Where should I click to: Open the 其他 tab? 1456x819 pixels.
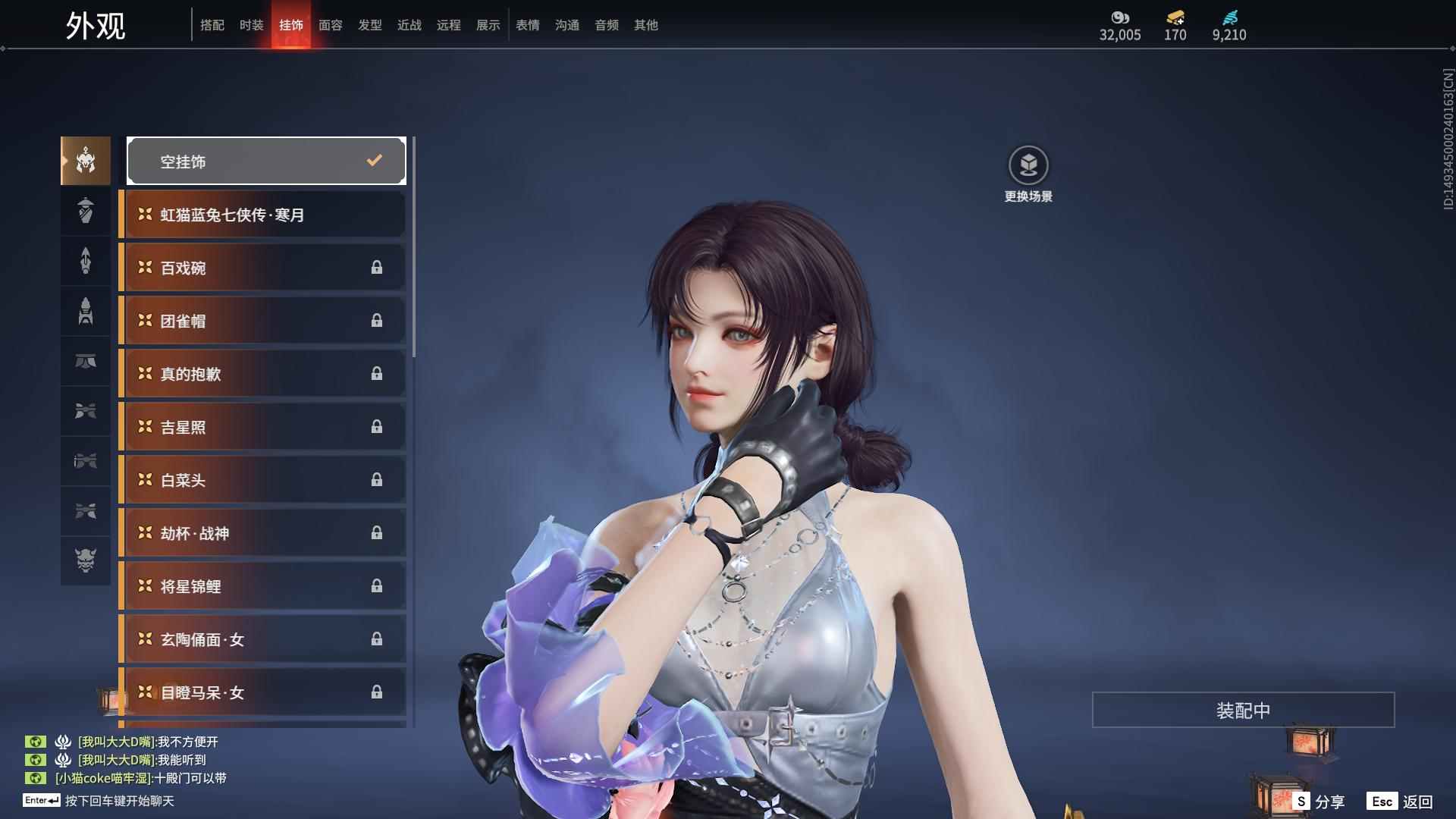coord(645,25)
